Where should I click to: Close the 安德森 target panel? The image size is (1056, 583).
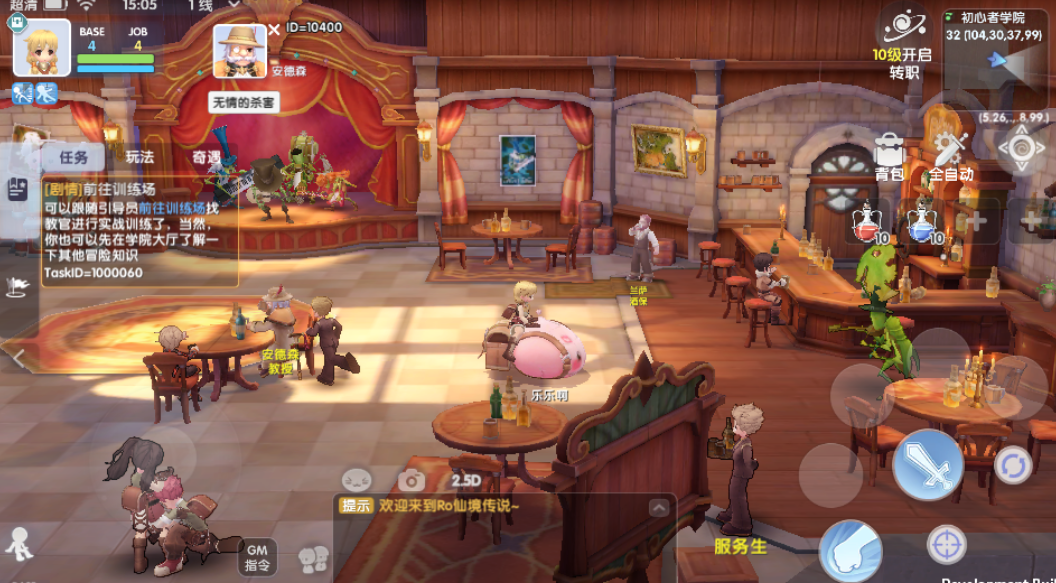tap(274, 29)
